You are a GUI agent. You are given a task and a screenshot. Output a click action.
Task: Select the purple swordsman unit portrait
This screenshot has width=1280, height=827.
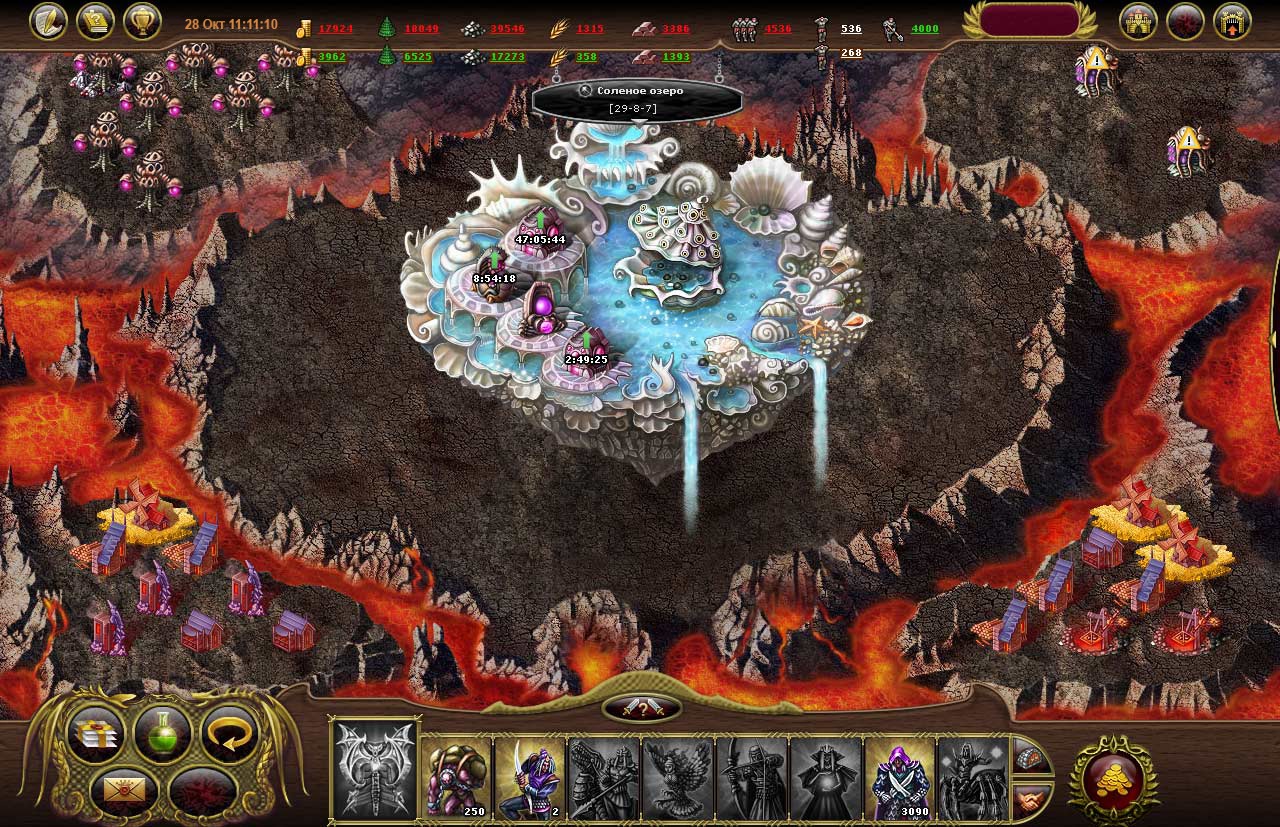(530, 778)
